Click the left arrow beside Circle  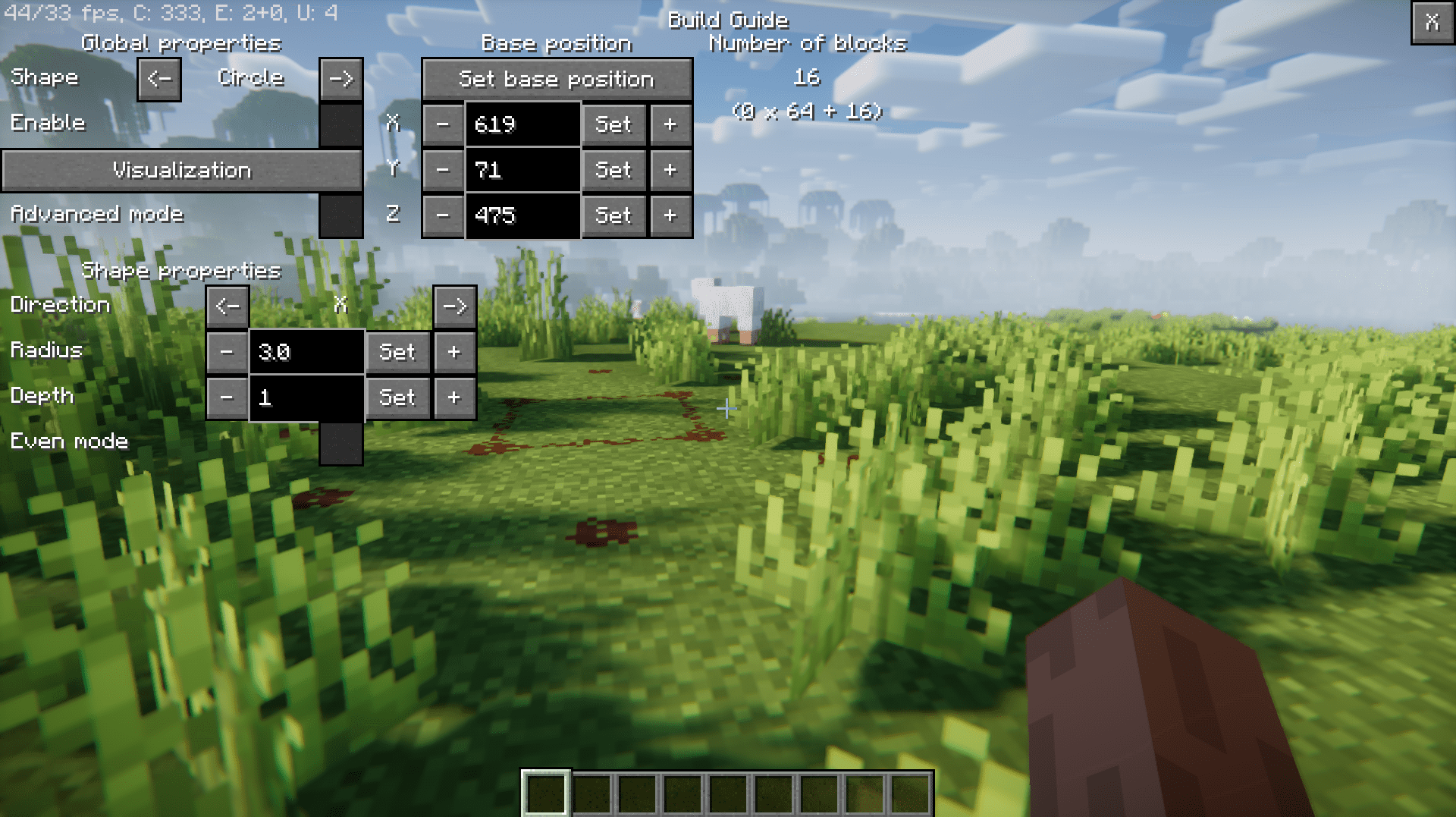point(158,78)
